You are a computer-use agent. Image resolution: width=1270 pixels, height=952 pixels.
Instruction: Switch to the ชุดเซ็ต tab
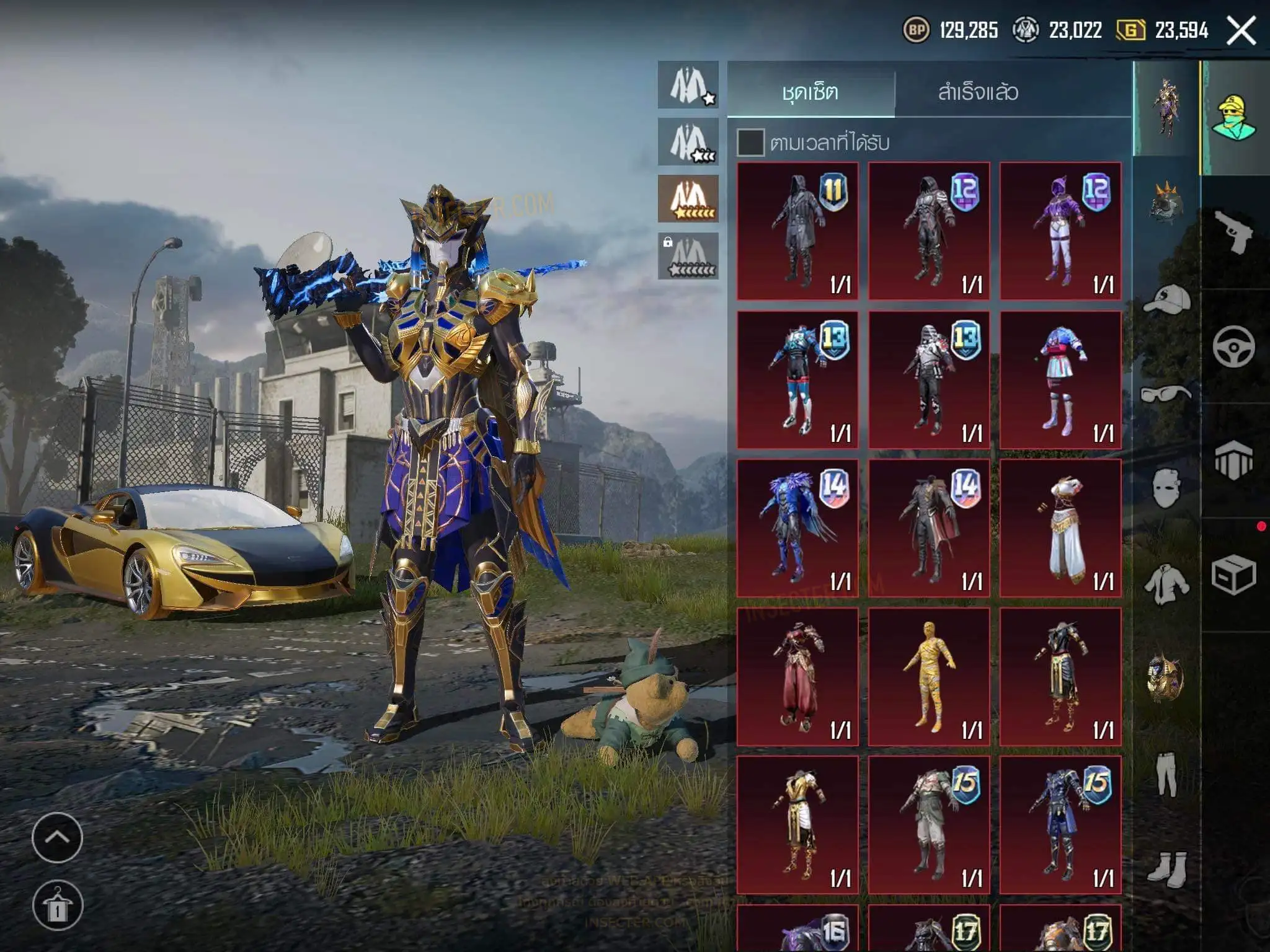pyautogui.click(x=810, y=93)
